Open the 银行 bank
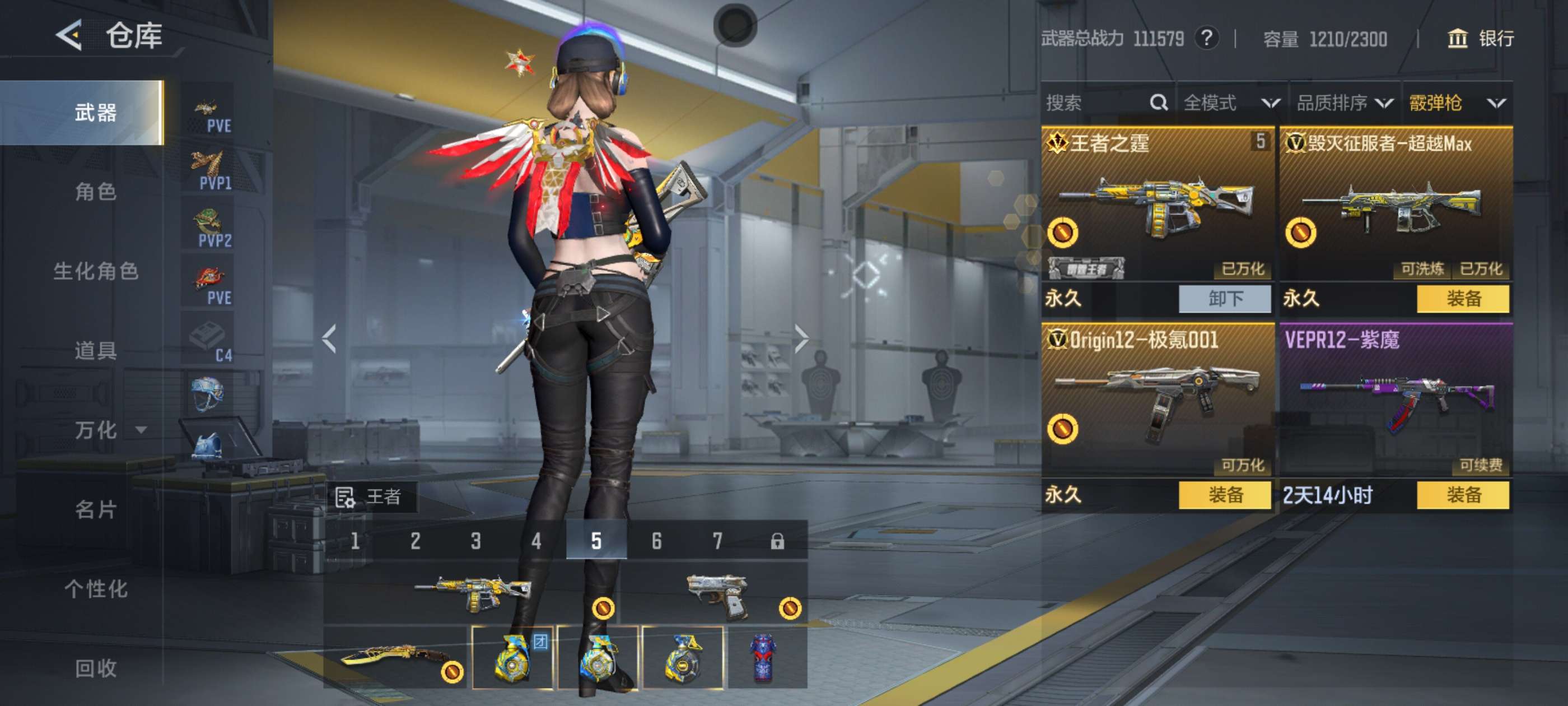Image resolution: width=1568 pixels, height=706 pixels. click(1480, 38)
